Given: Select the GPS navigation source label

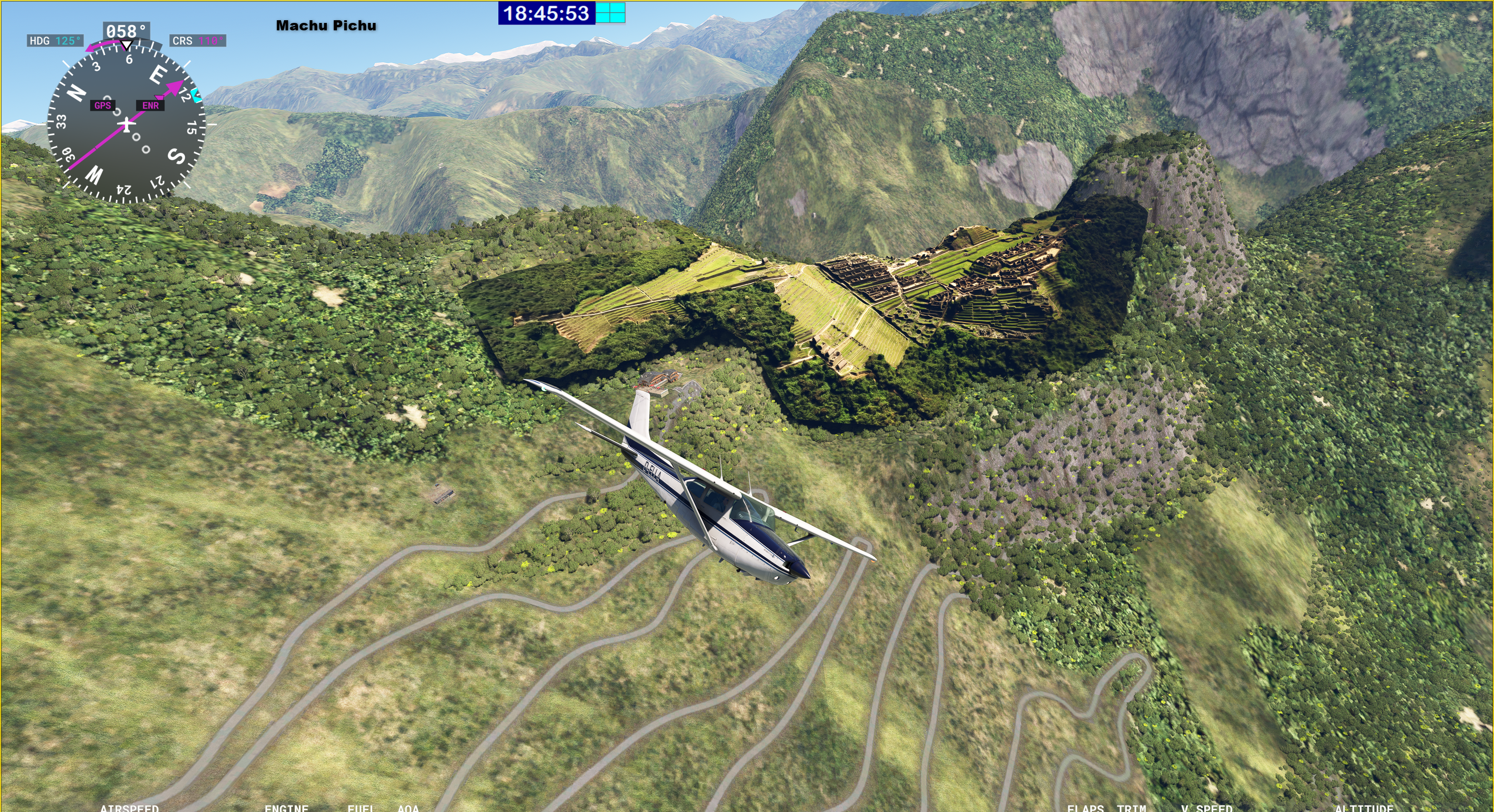Looking at the screenshot, I should (x=103, y=105).
